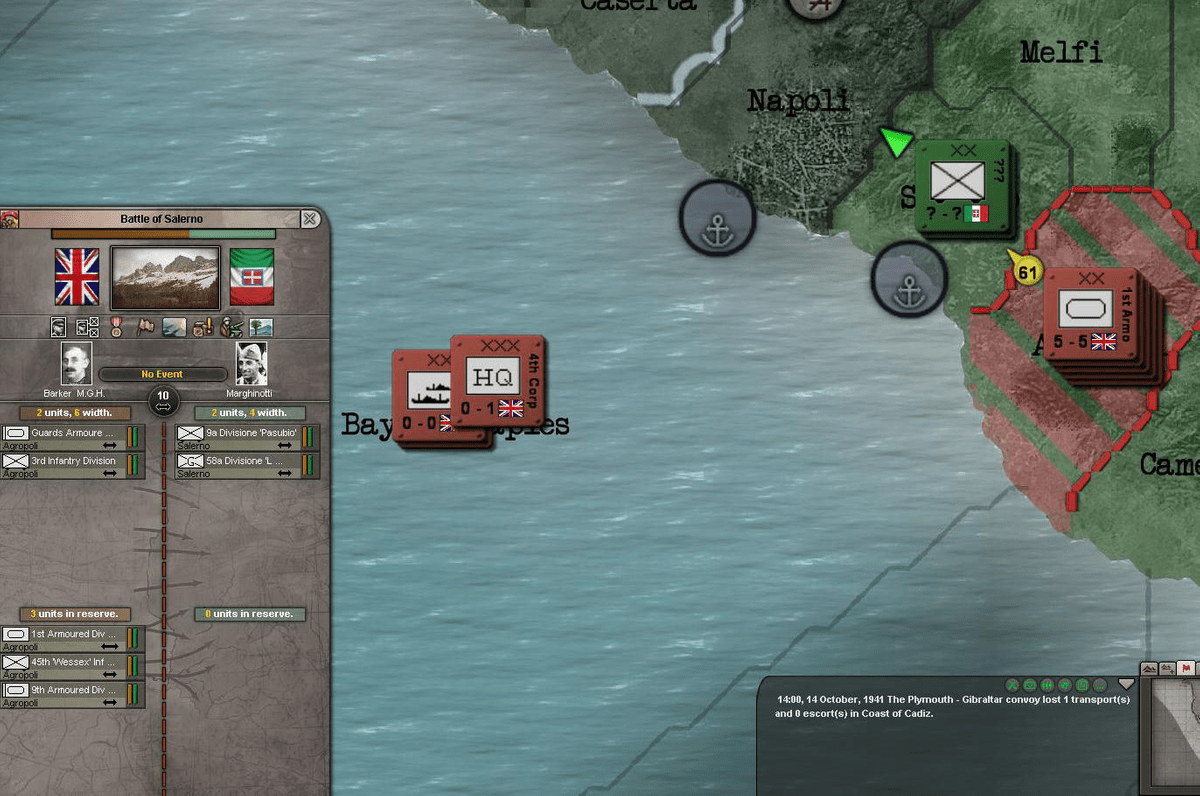Close the Battle of Salerno panel
Viewport: 1200px width, 796px height.
[x=310, y=218]
